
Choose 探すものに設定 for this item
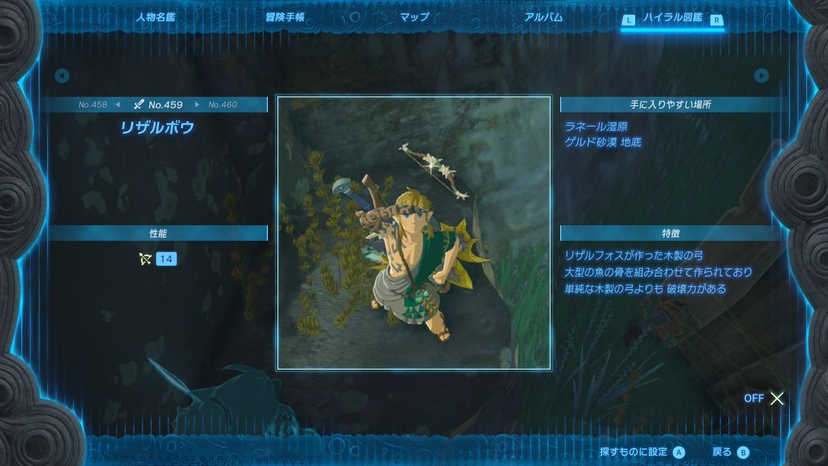point(642,452)
